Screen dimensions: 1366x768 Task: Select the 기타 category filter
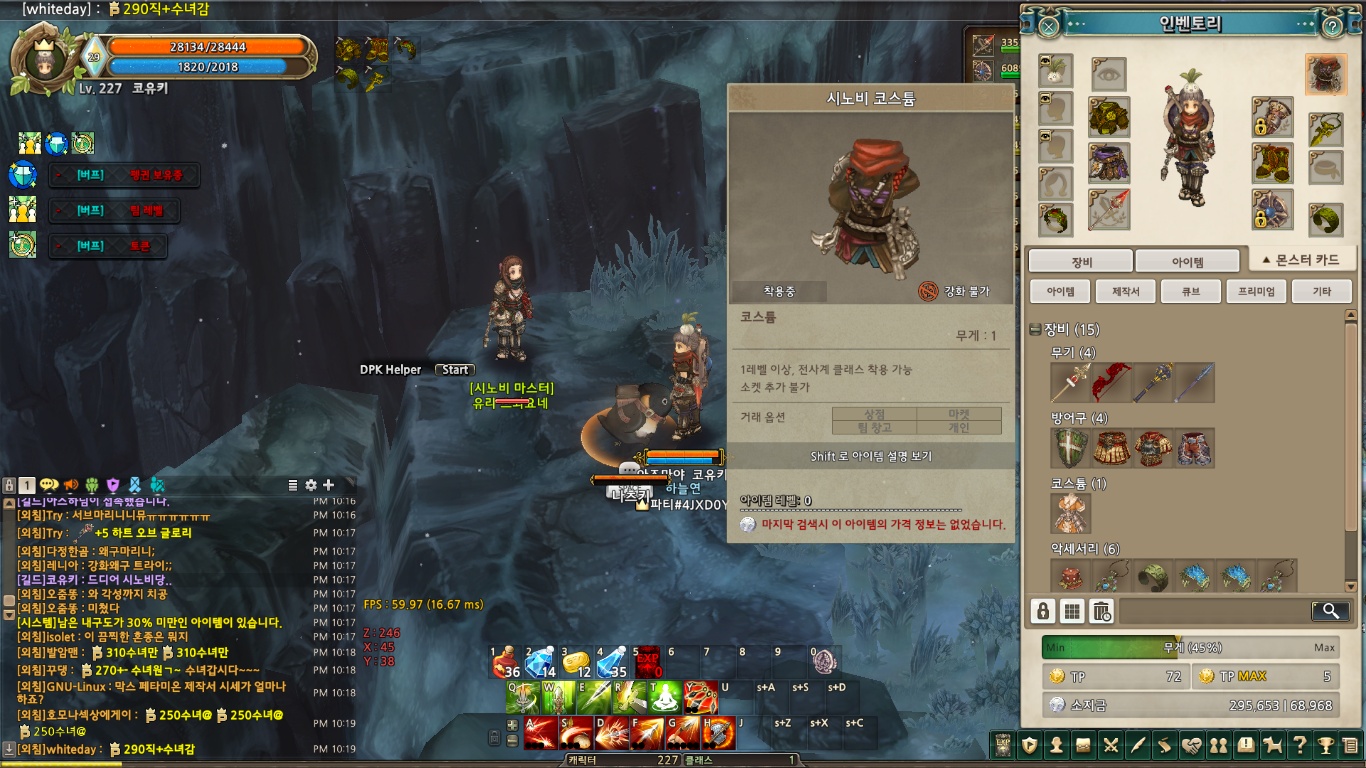[x=1321, y=291]
